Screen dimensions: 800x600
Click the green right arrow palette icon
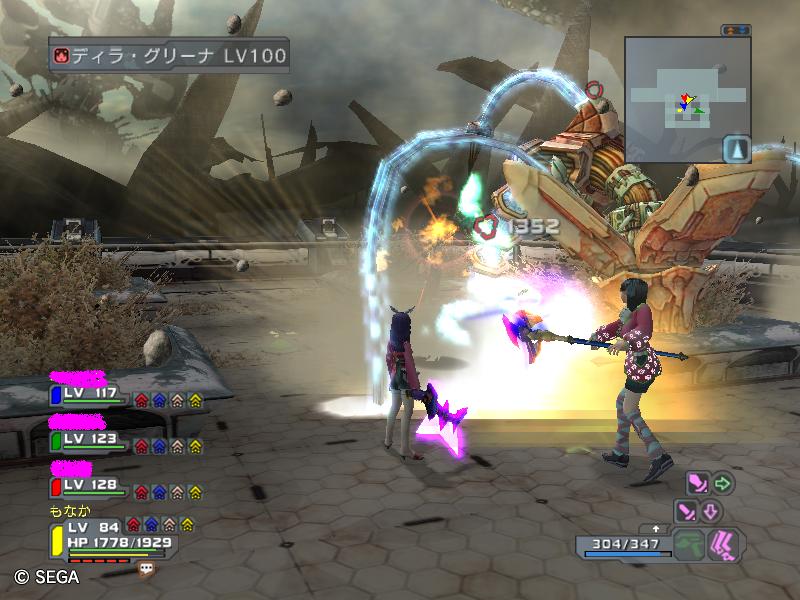[x=722, y=484]
